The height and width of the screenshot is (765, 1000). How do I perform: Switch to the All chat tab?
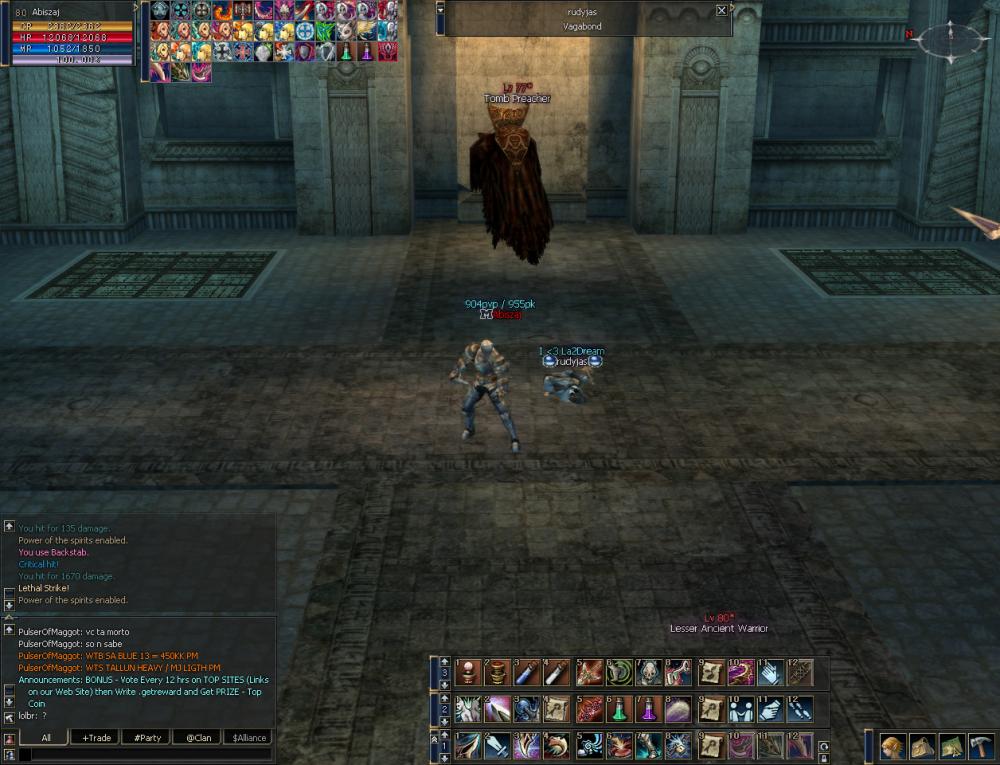(x=46, y=738)
